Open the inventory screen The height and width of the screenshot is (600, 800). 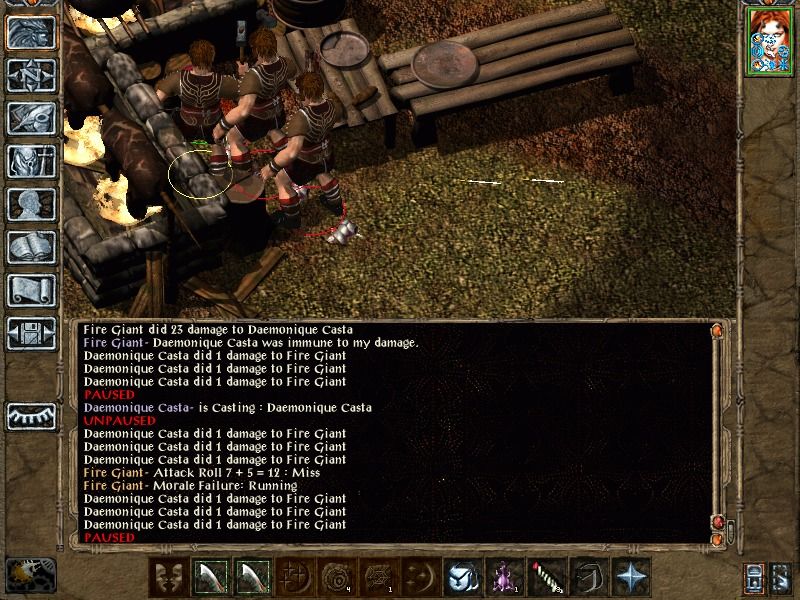[31, 161]
